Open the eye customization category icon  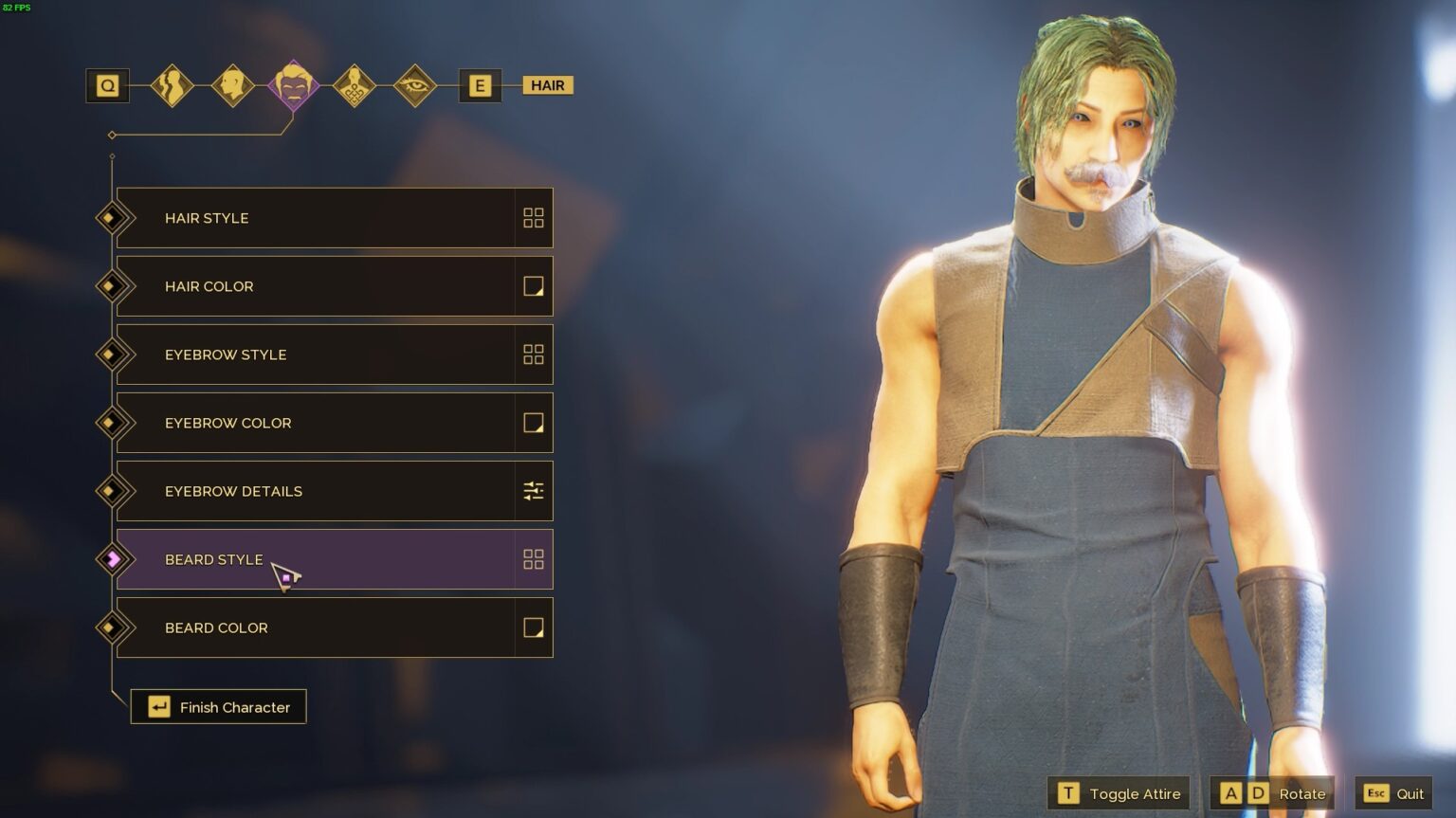pos(414,85)
